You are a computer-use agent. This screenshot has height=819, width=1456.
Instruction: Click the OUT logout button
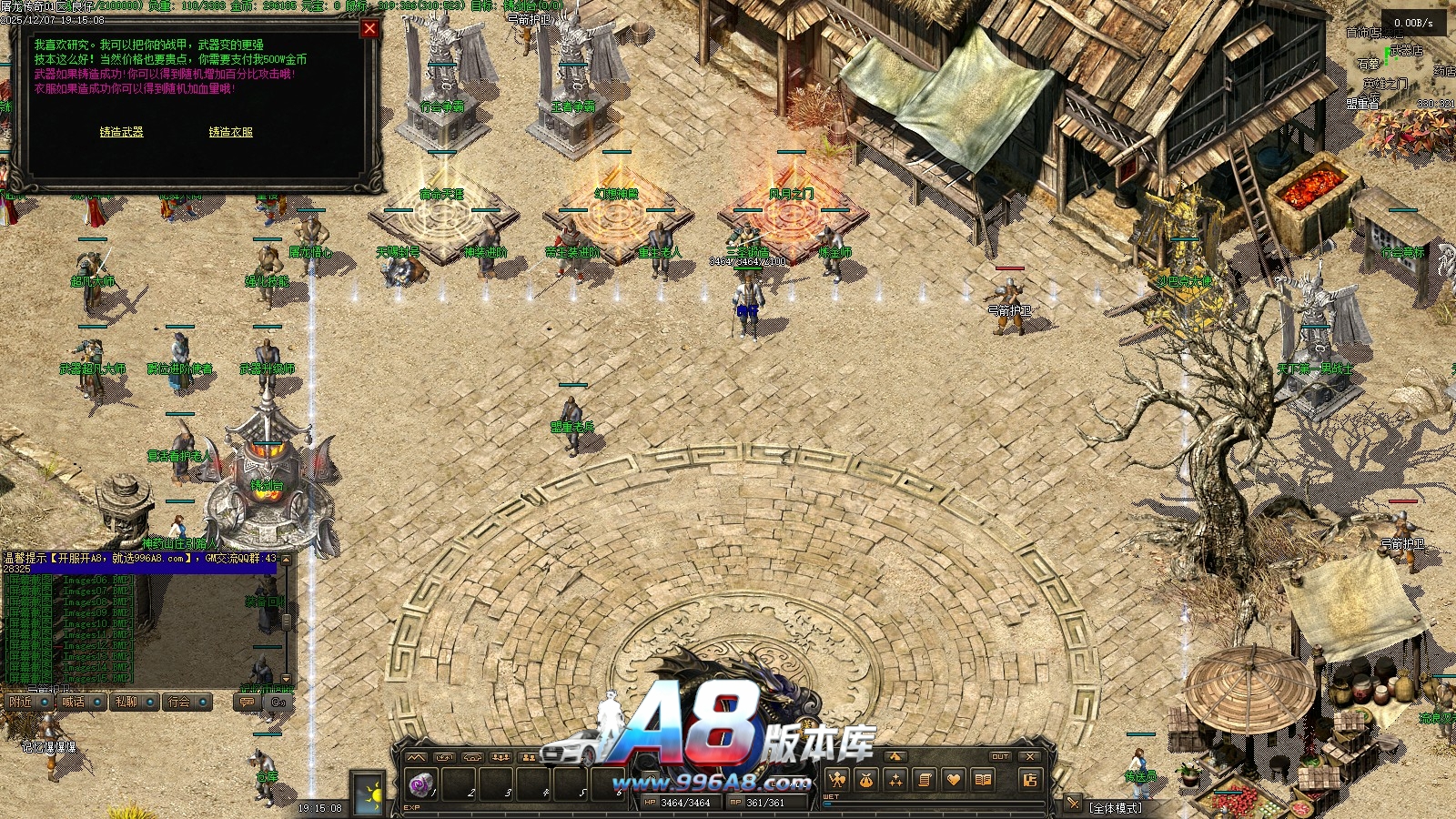pyautogui.click(x=1000, y=756)
